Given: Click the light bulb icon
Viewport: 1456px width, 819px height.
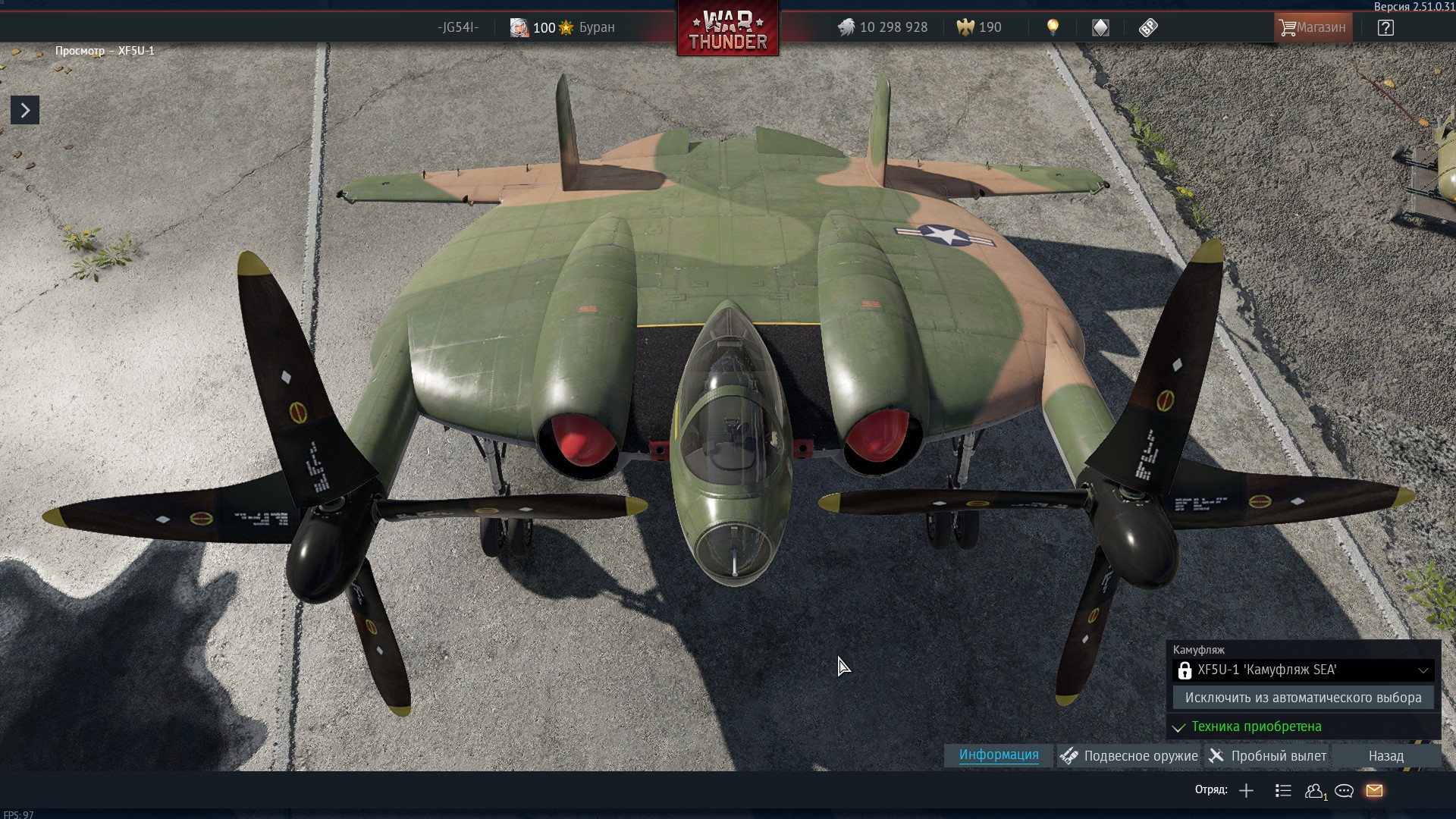Looking at the screenshot, I should (1053, 27).
